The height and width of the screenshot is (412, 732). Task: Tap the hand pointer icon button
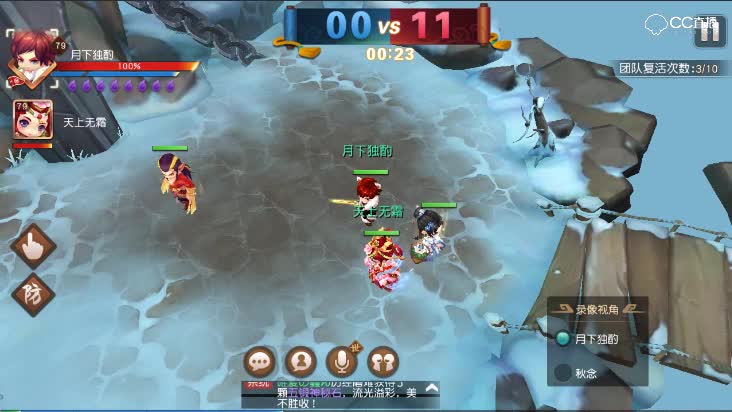click(x=33, y=245)
